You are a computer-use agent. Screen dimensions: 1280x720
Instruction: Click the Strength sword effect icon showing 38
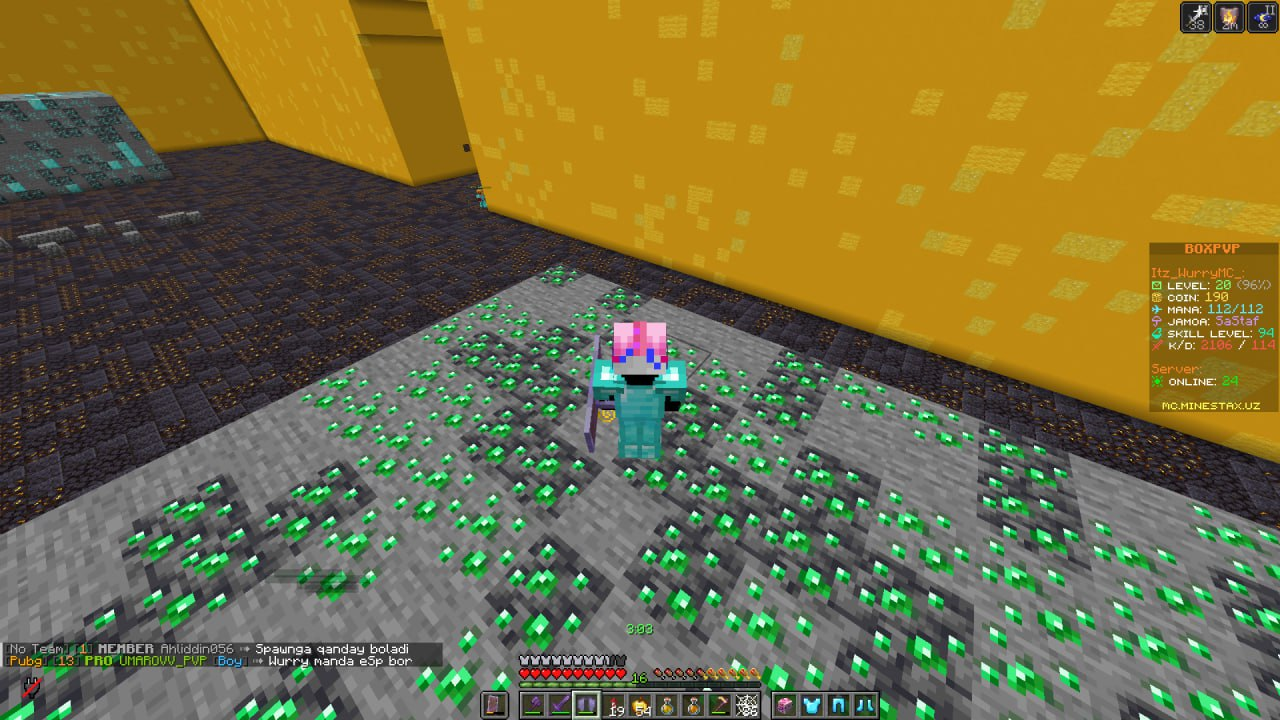(1196, 17)
